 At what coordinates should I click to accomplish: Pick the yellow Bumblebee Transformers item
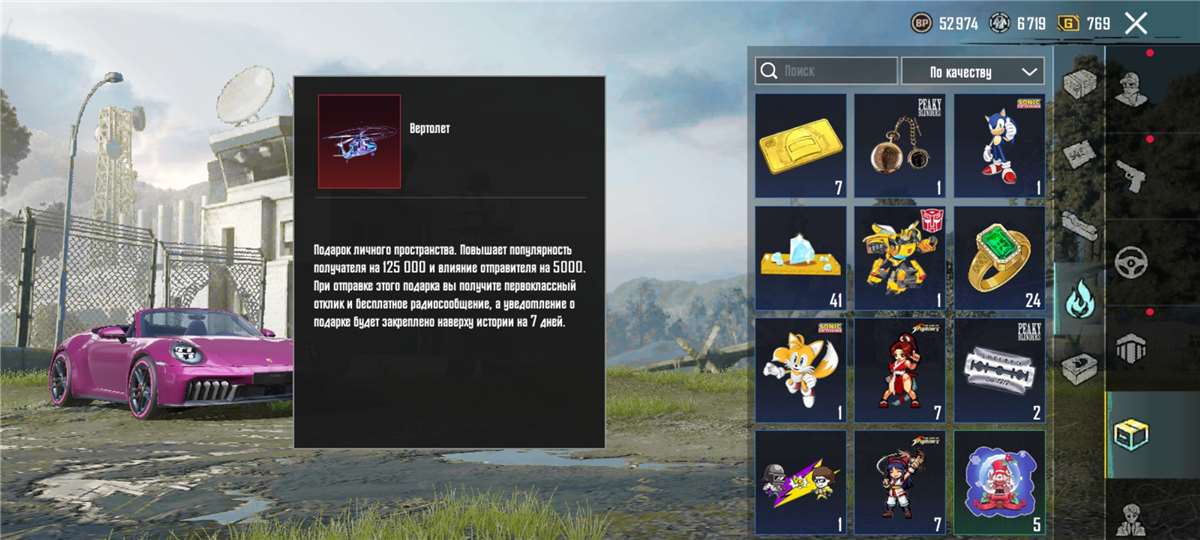pyautogui.click(x=899, y=258)
